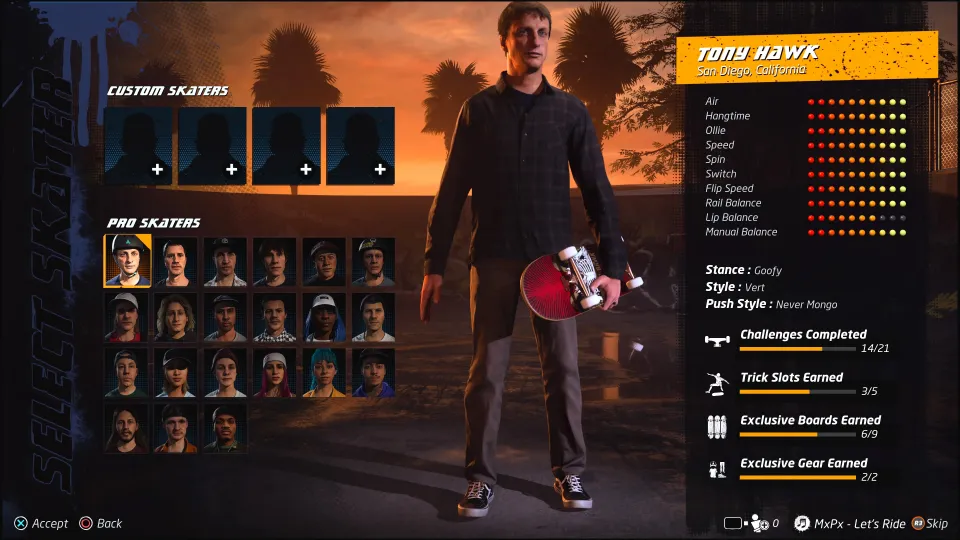Pick the pink-haired skater in white beanie
The image size is (960, 540).
(x=275, y=372)
